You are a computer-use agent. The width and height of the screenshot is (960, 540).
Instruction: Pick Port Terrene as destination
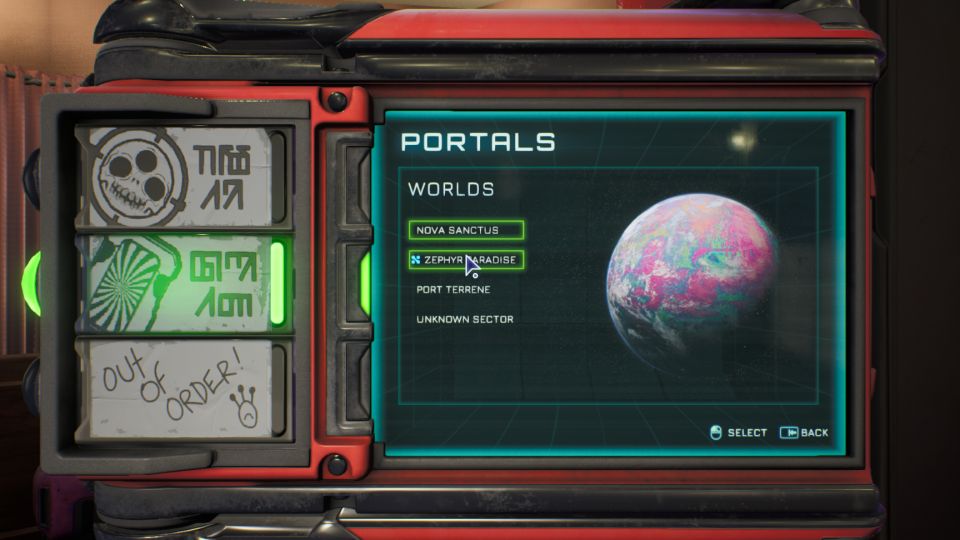click(453, 289)
